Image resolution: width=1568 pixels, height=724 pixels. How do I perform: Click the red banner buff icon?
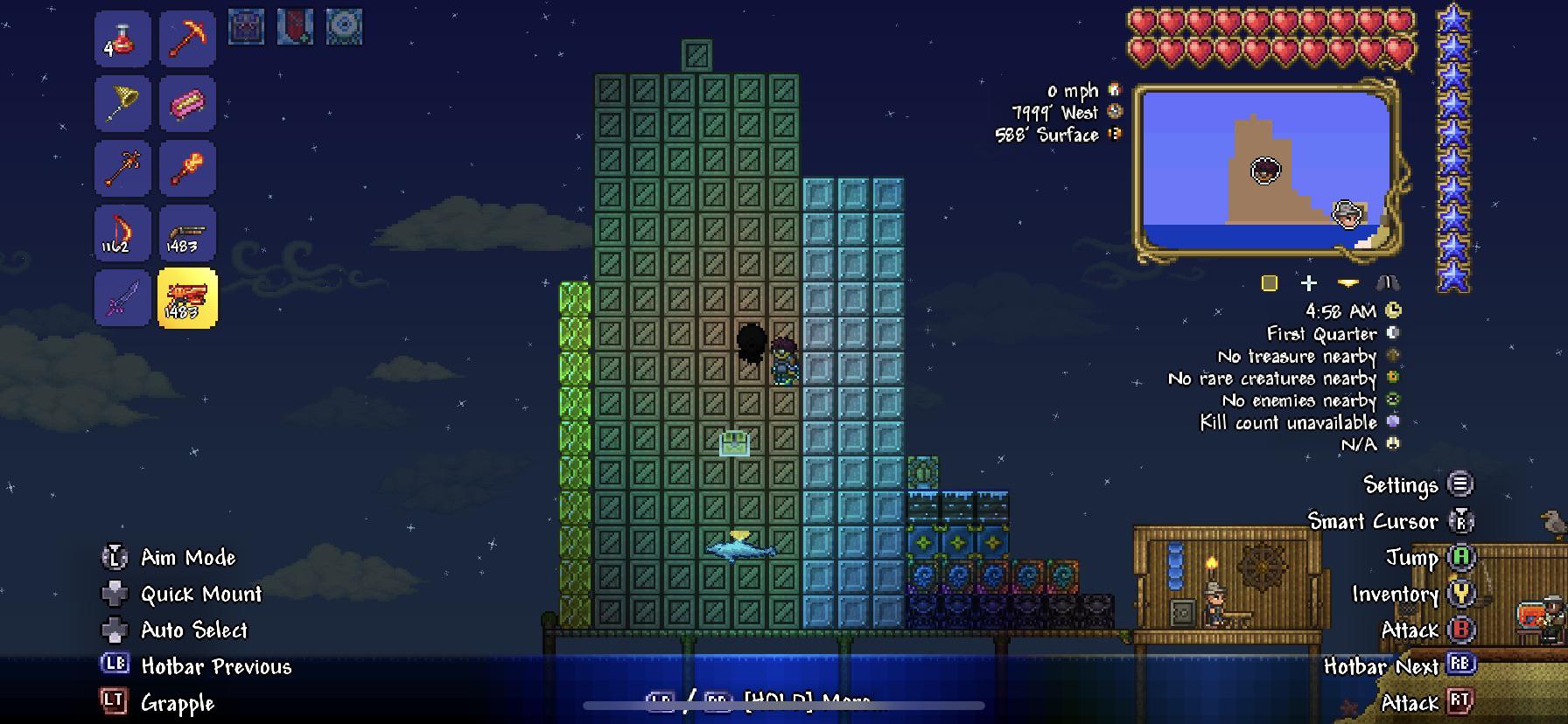295,27
